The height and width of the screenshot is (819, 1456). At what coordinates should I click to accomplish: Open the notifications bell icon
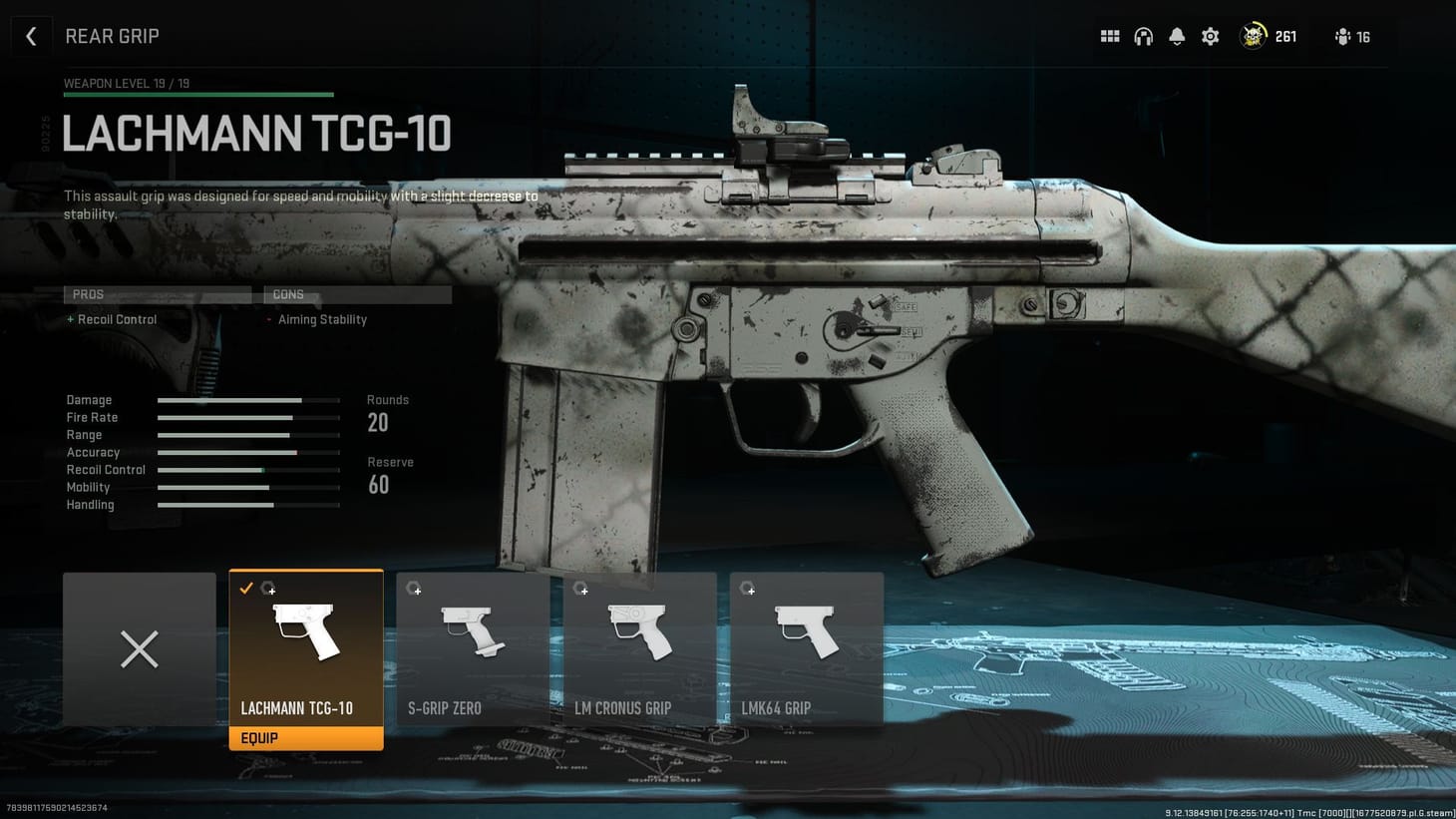tap(1177, 36)
